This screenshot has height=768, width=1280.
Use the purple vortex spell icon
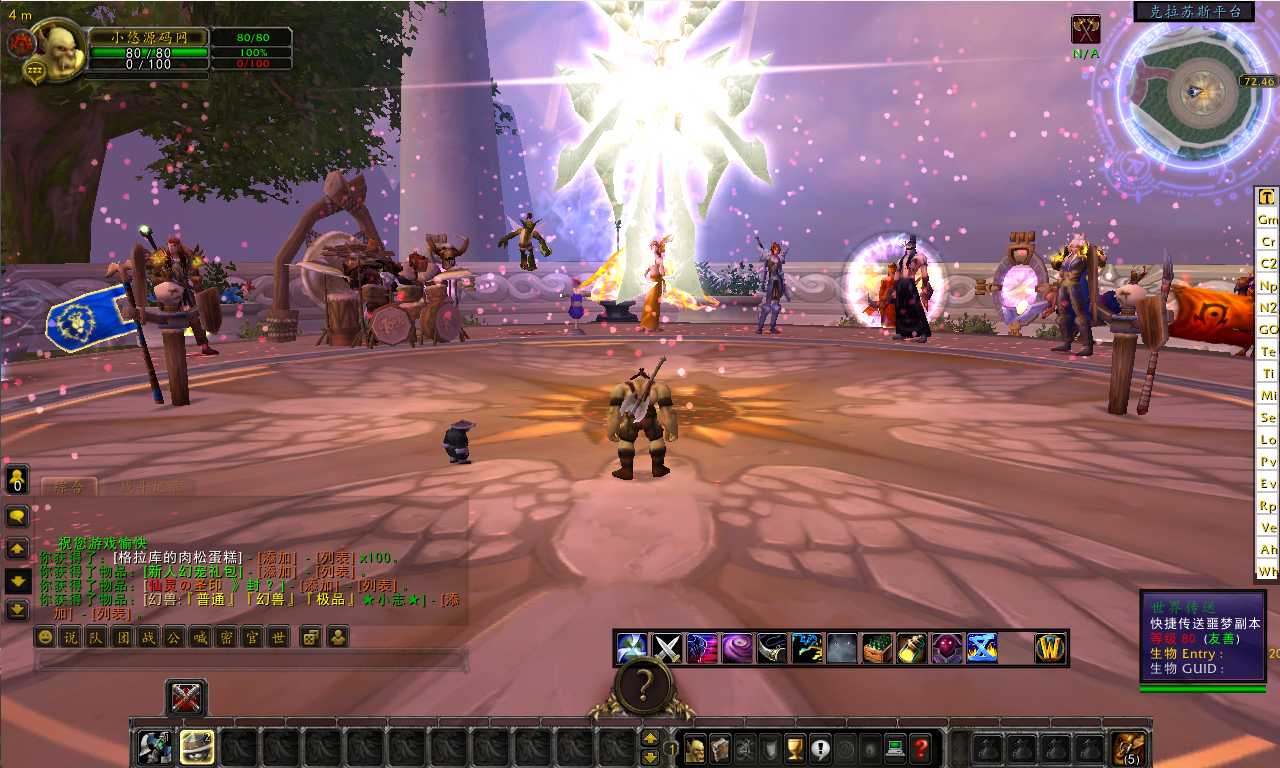737,648
